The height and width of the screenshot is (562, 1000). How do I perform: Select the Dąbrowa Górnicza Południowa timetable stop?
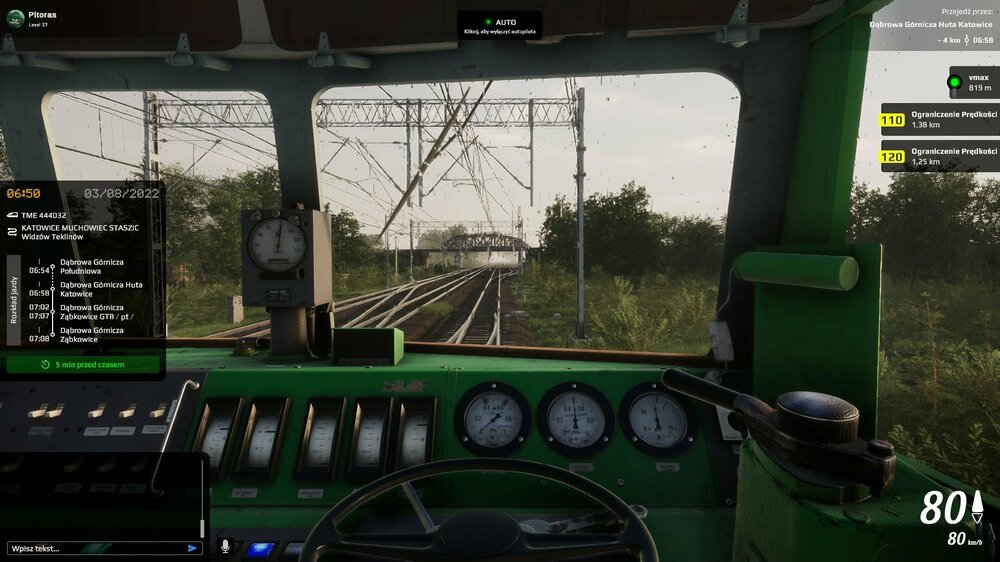(90, 266)
